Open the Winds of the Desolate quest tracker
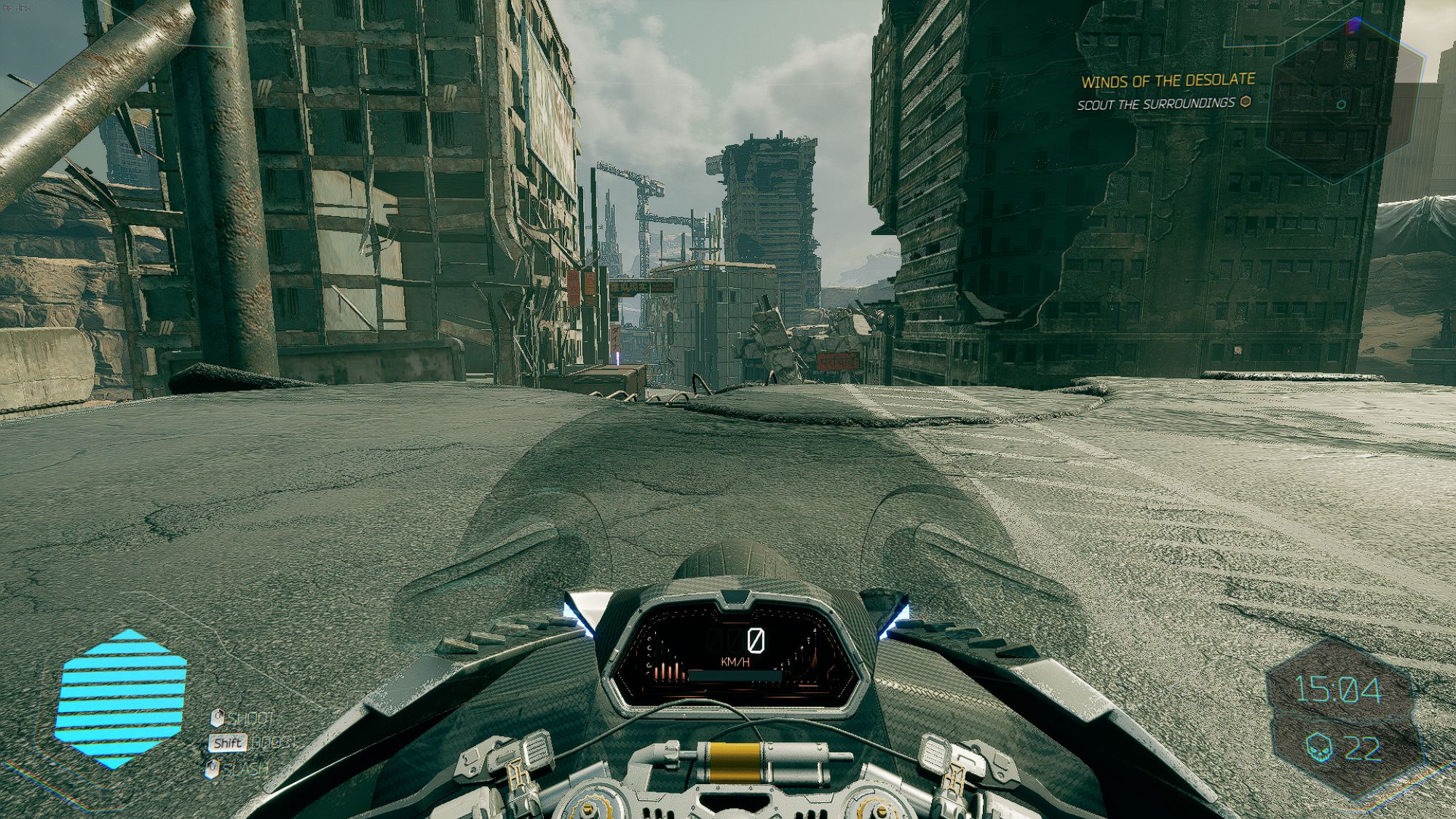This screenshot has height=819, width=1456. tap(1167, 81)
